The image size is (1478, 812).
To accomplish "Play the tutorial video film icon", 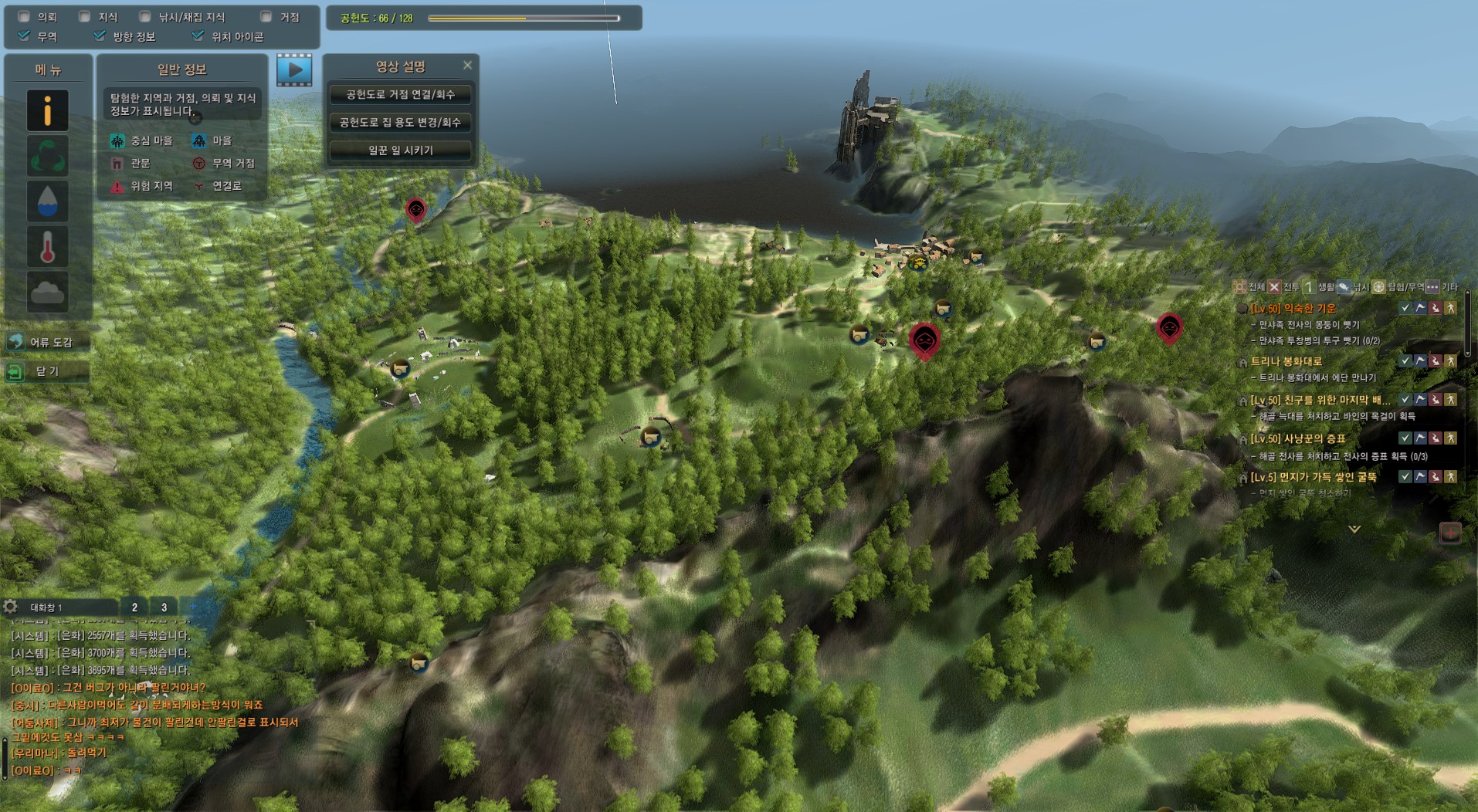I will click(294, 70).
